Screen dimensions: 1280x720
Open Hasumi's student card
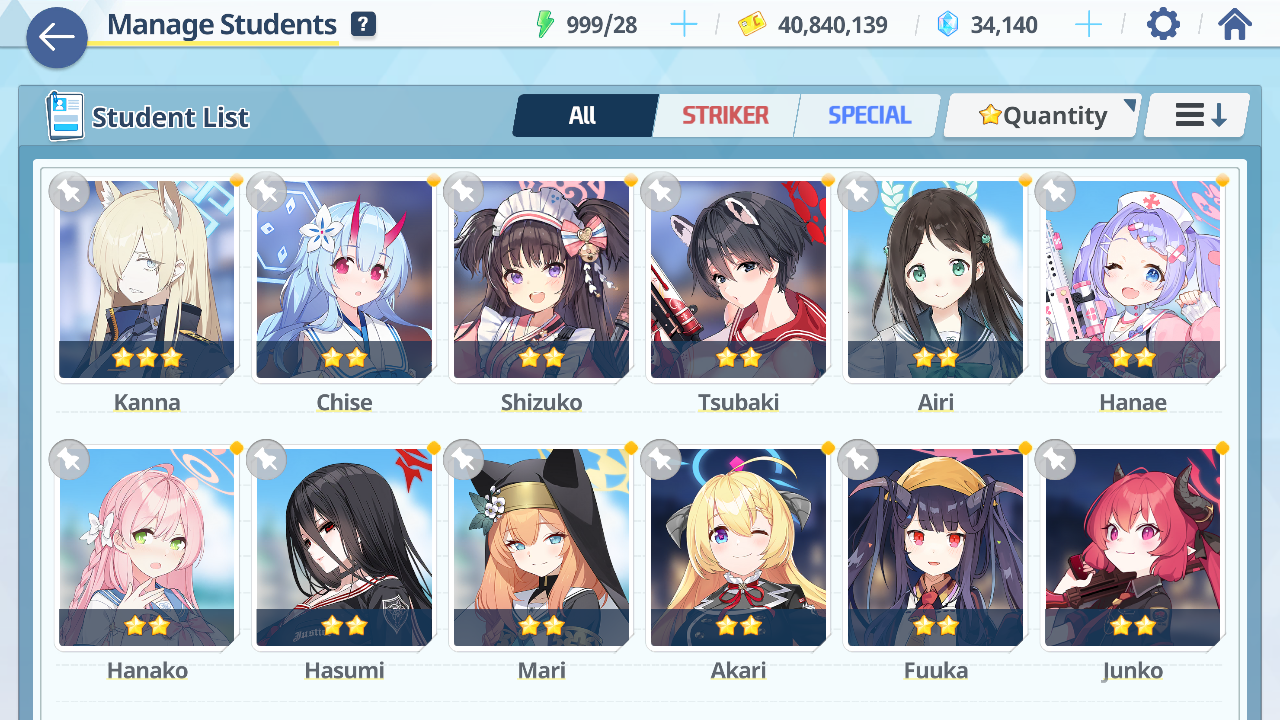(344, 547)
